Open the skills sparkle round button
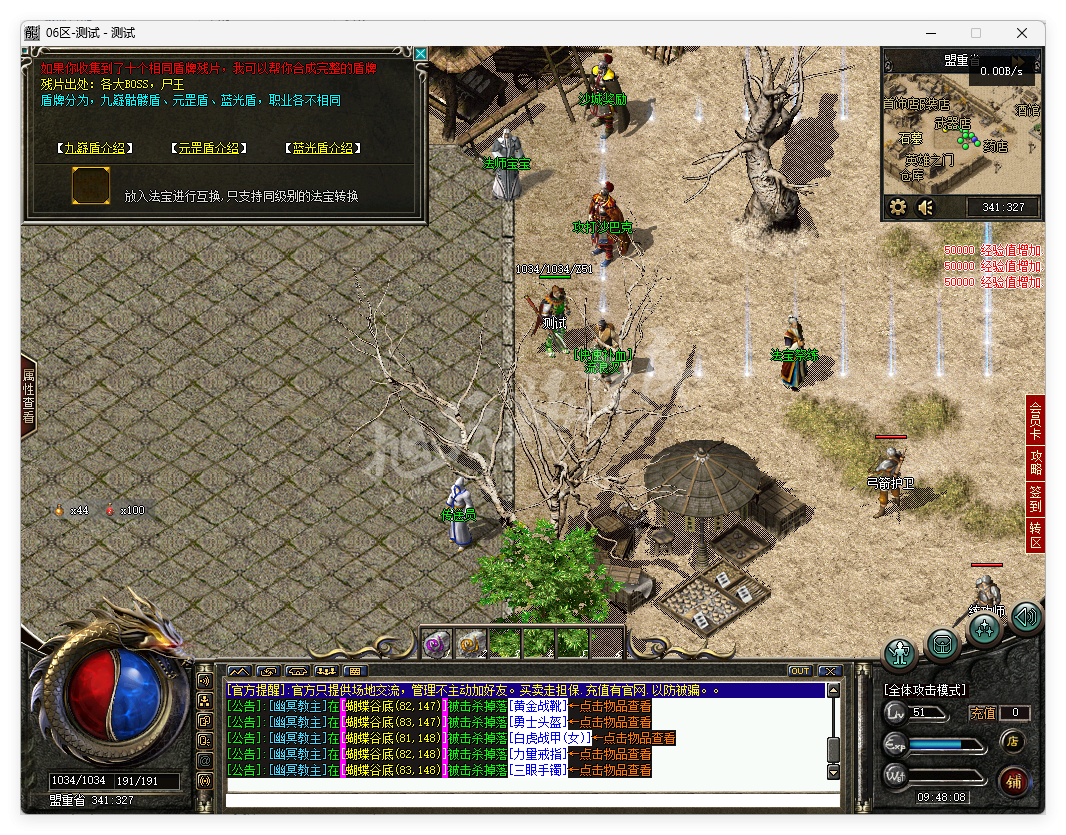This screenshot has height=835, width=1066. (985, 630)
